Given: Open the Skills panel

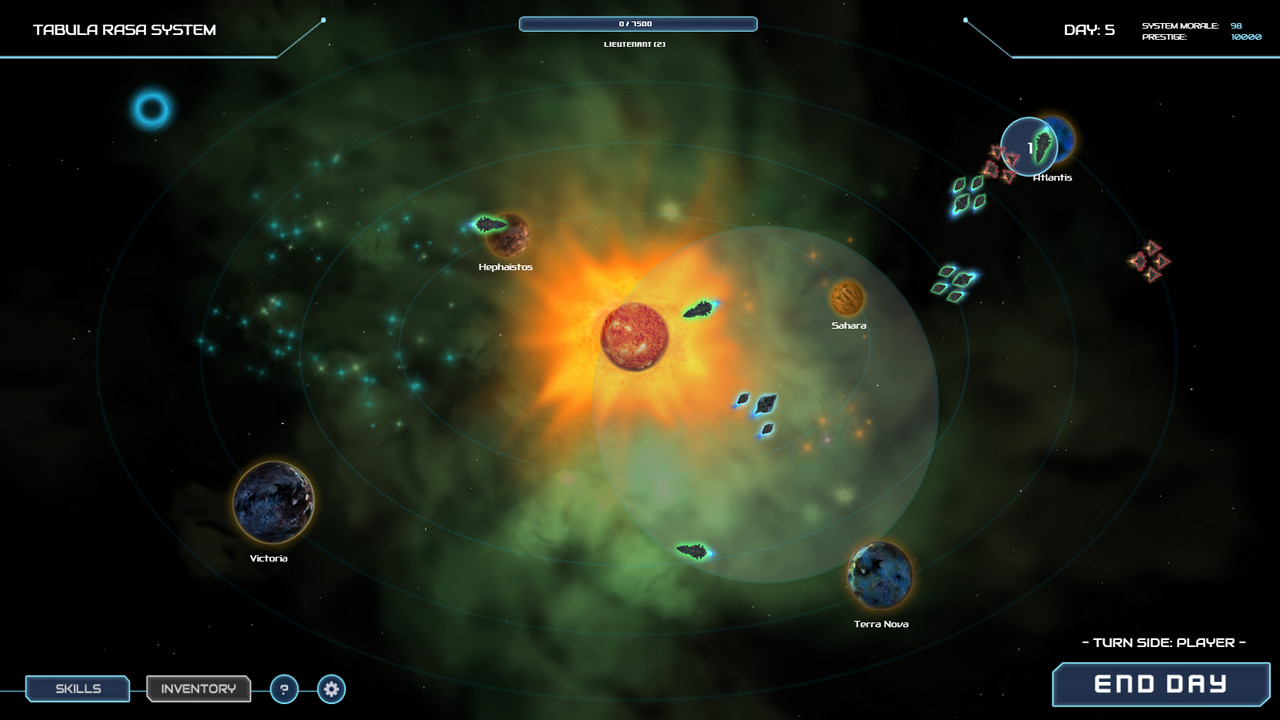Looking at the screenshot, I should pyautogui.click(x=77, y=689).
